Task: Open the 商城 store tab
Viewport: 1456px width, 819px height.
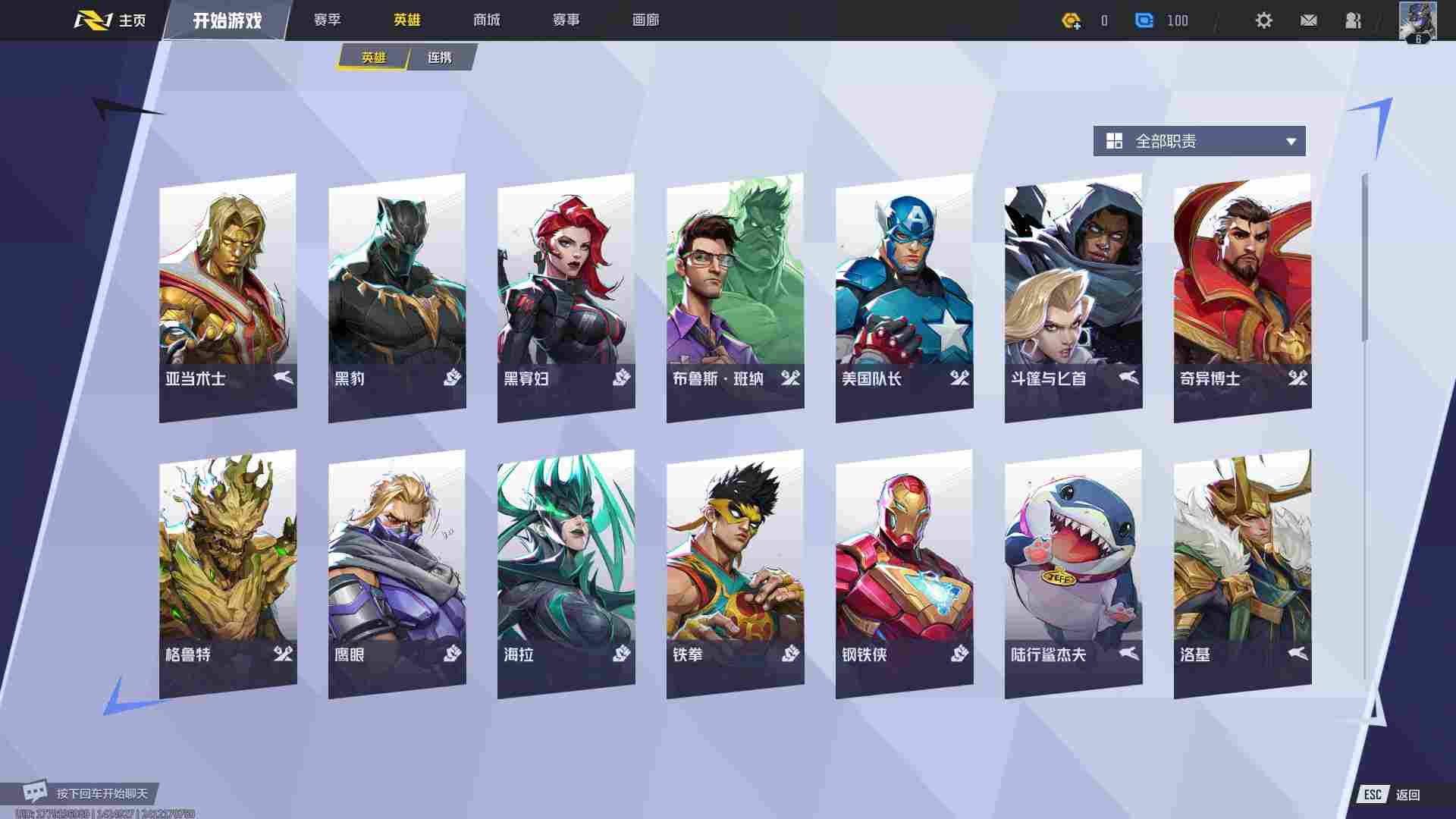Action: [x=486, y=20]
